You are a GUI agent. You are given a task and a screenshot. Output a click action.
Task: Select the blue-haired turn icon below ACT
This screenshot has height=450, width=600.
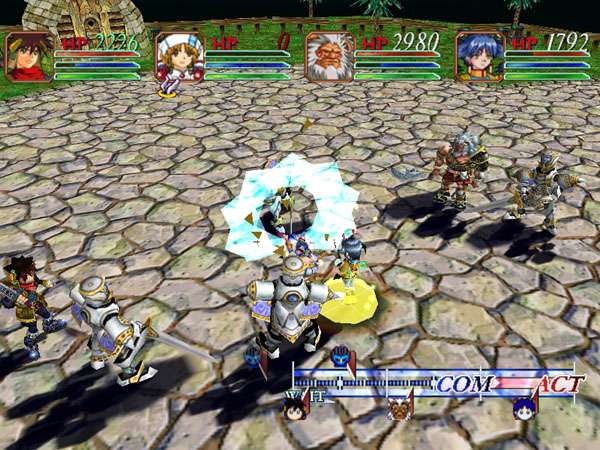pyautogui.click(x=524, y=407)
